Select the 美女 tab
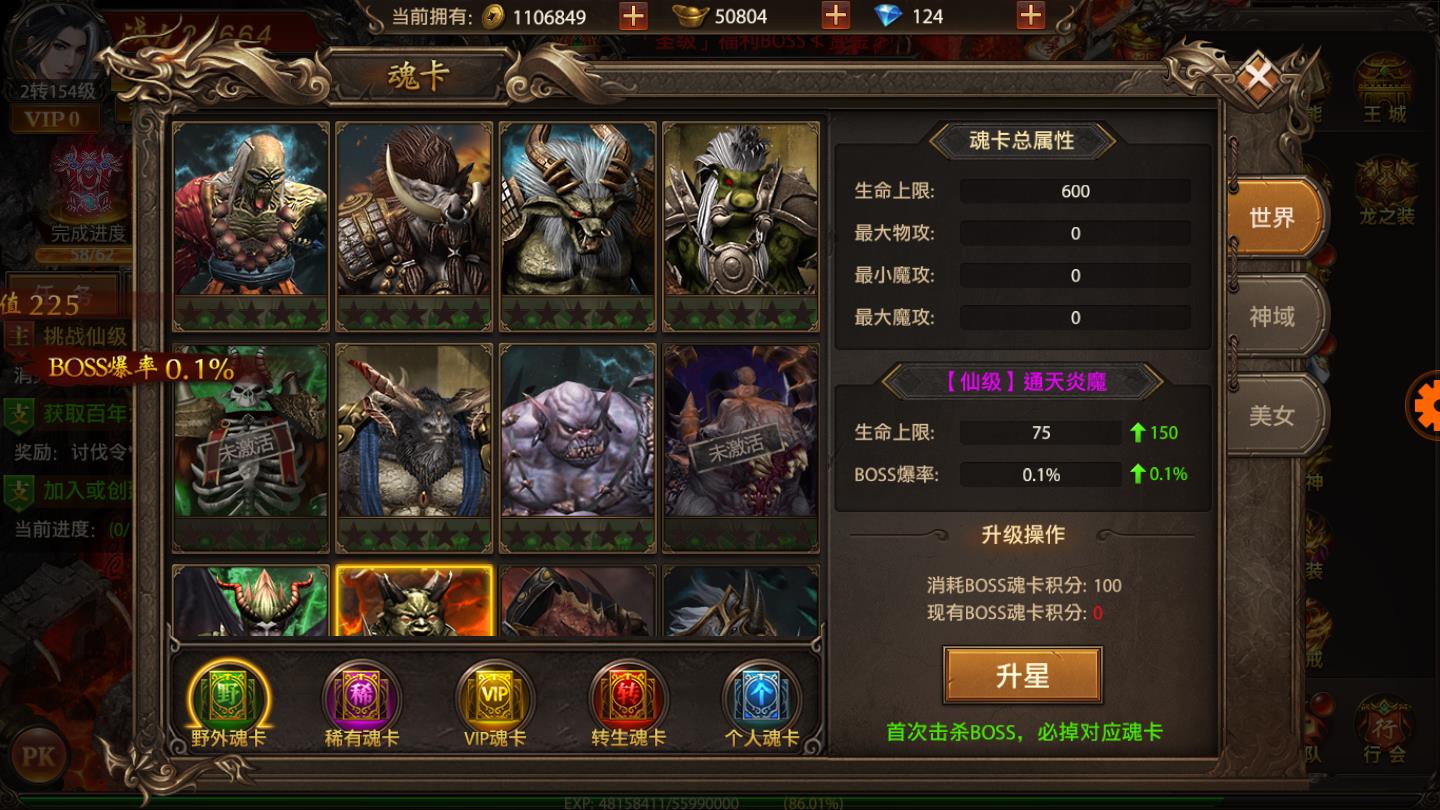 1272,415
